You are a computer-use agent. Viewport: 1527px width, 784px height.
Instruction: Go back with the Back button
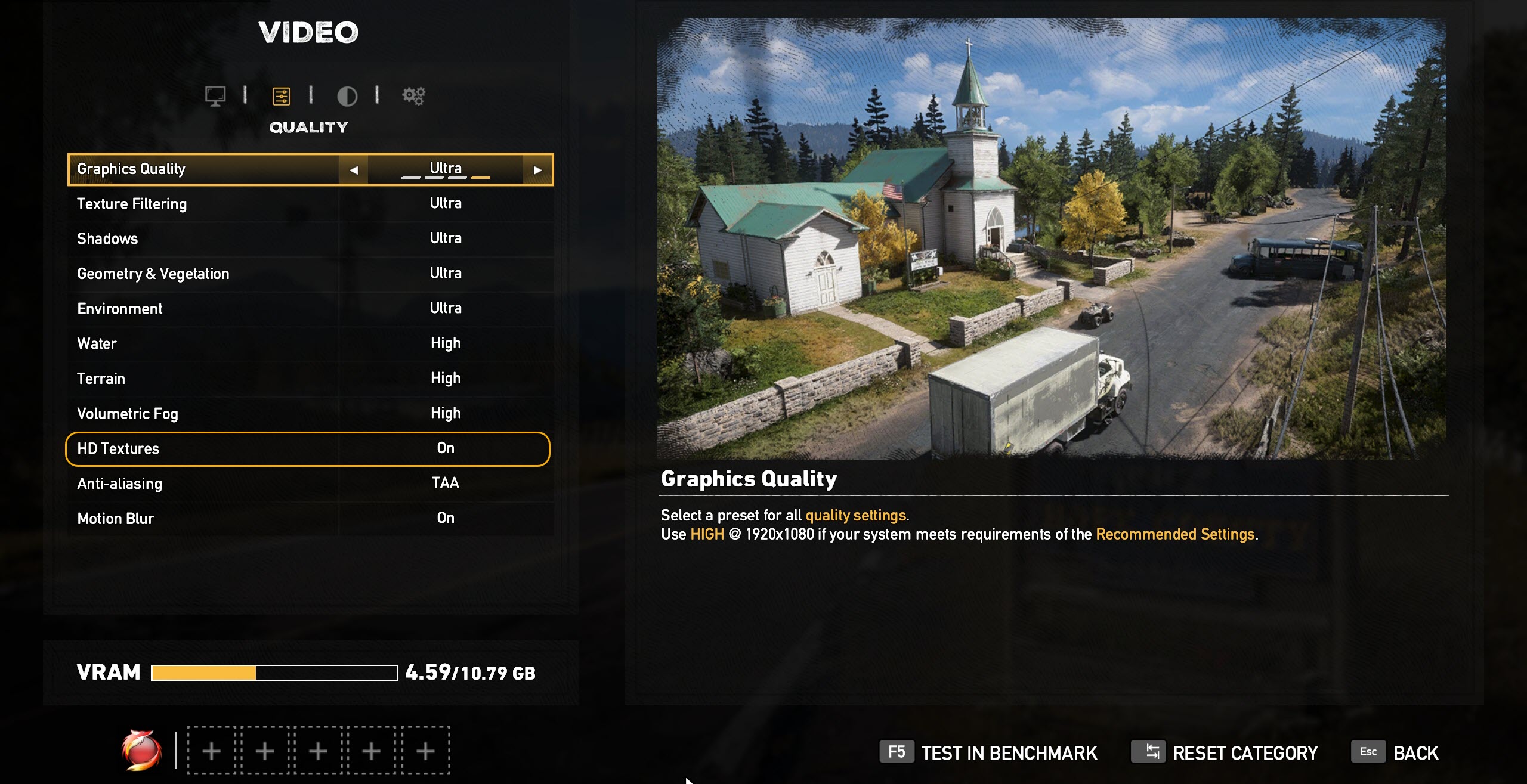click(x=1396, y=753)
